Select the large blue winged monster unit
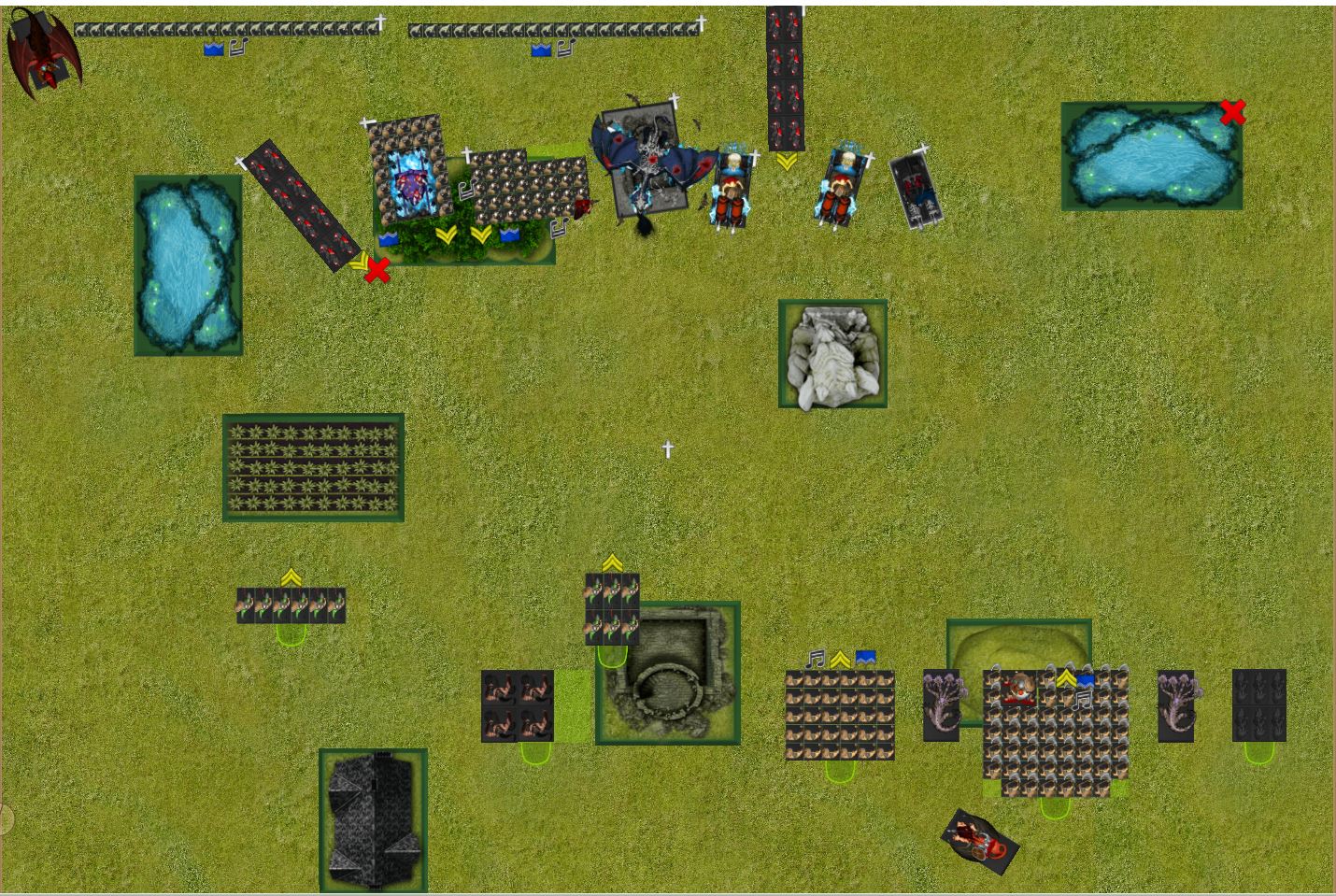The height and width of the screenshot is (896, 1336). pyautogui.click(x=645, y=161)
